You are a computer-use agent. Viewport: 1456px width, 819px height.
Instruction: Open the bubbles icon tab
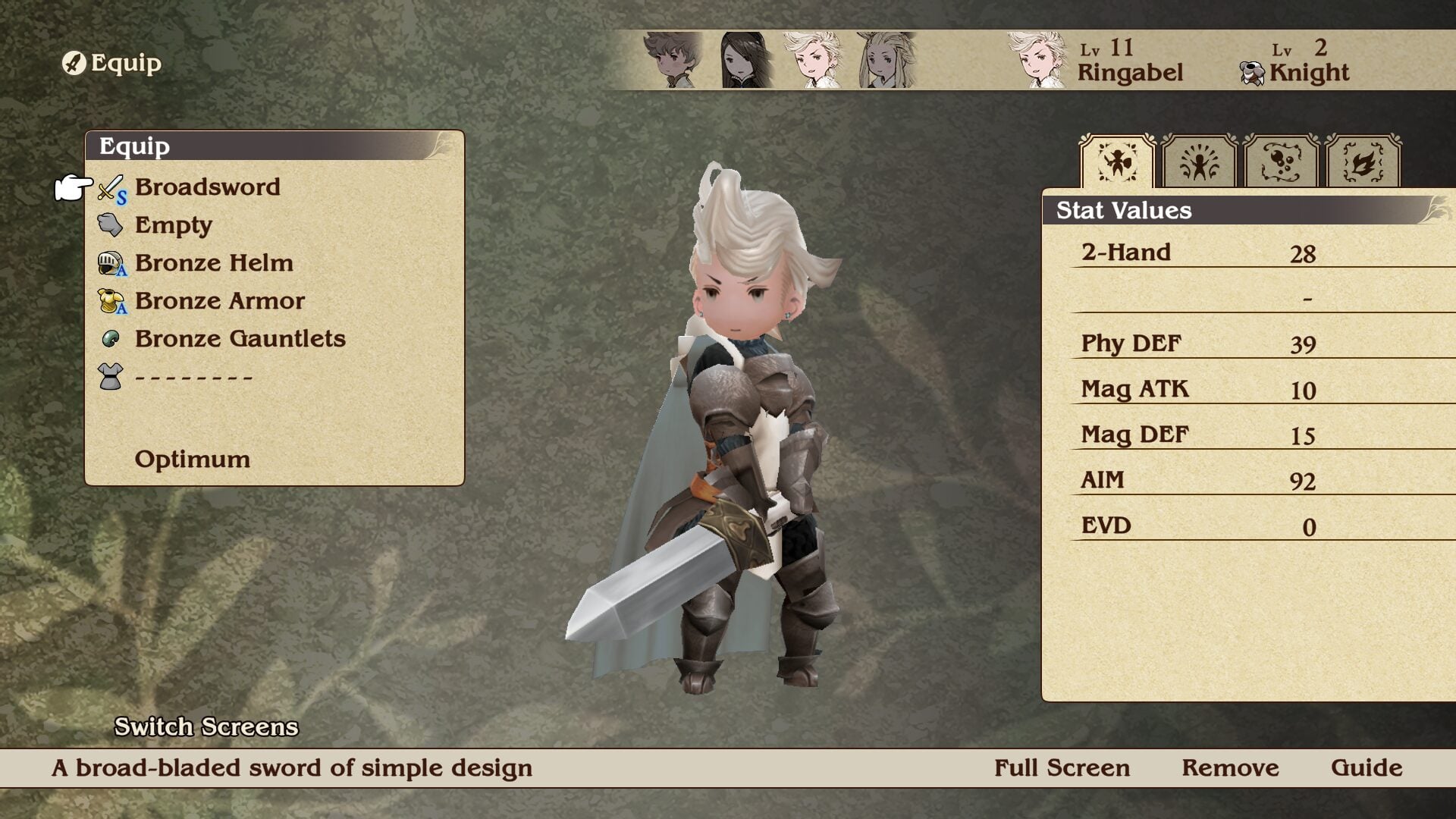[x=1281, y=162]
